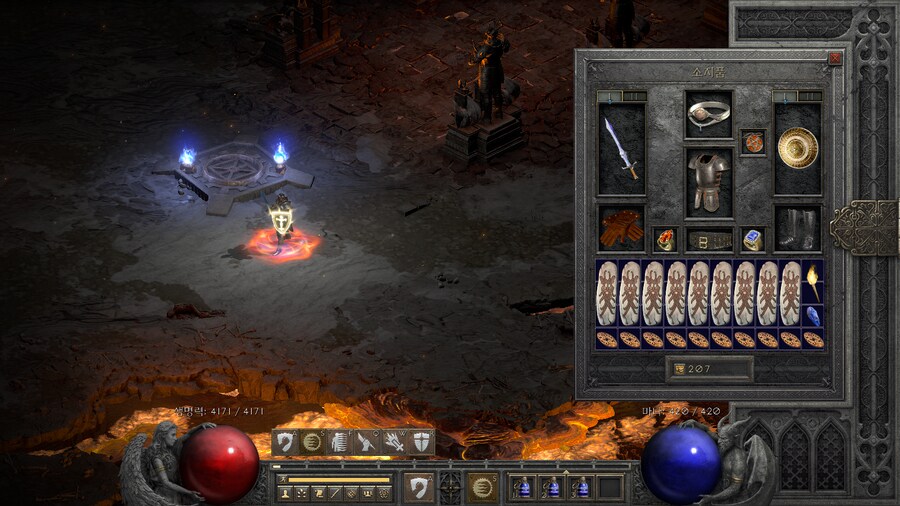The width and height of the screenshot is (900, 506).
Task: Choose the winged sword skill icon
Action: pyautogui.click(x=368, y=441)
